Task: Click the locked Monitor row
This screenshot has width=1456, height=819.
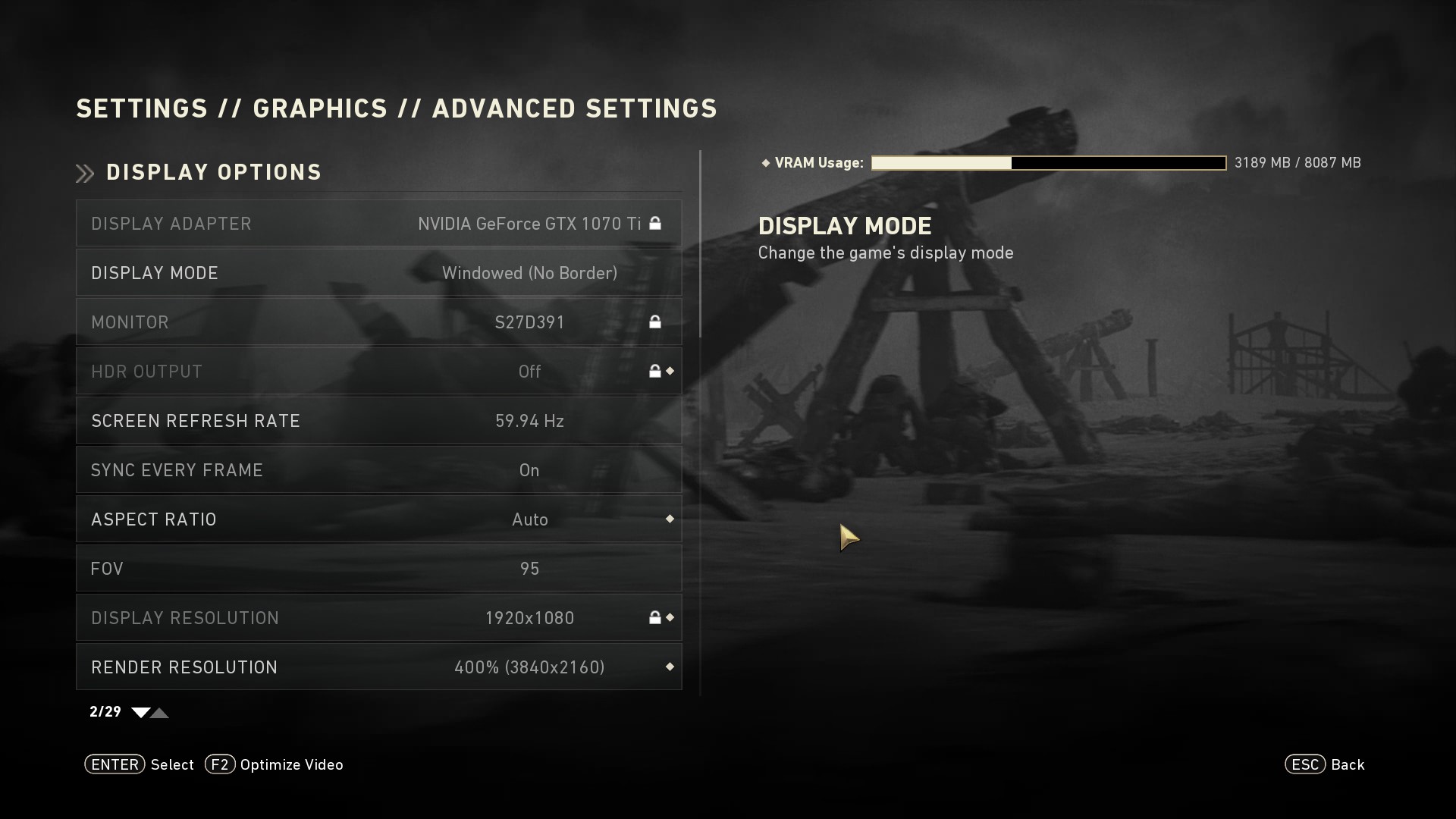Action: (x=378, y=322)
